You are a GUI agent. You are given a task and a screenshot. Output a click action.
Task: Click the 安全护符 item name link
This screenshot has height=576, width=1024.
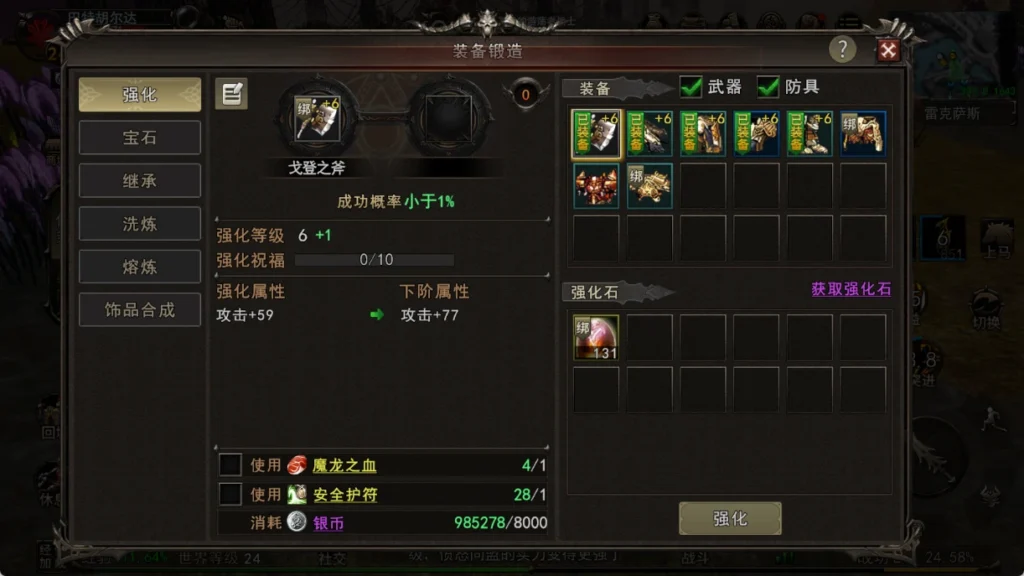point(345,494)
